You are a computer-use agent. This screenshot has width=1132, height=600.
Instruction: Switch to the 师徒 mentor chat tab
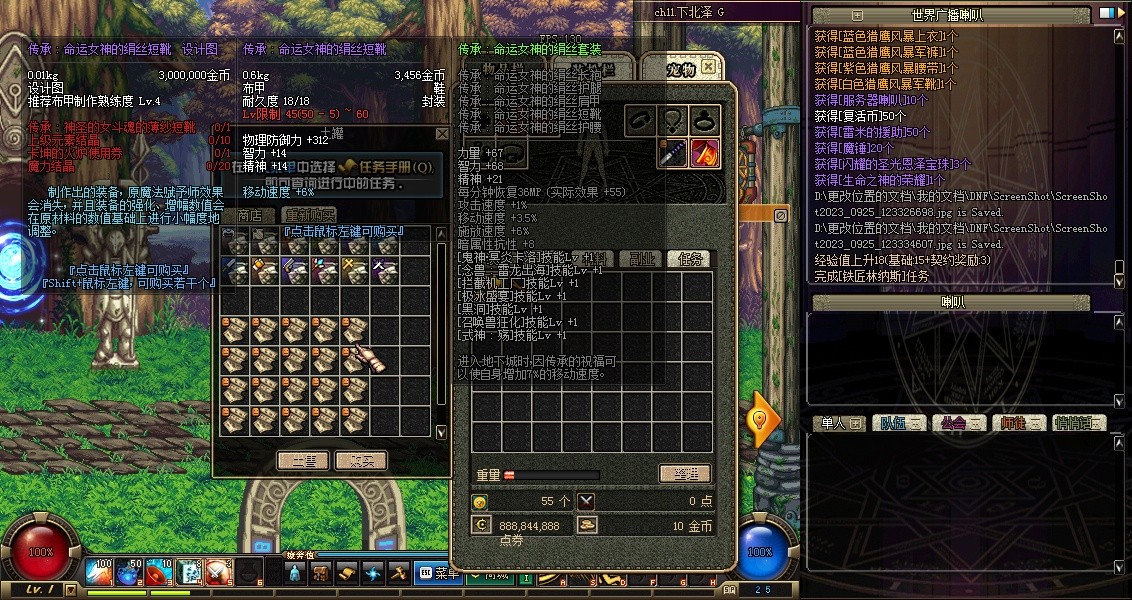[x=1017, y=423]
